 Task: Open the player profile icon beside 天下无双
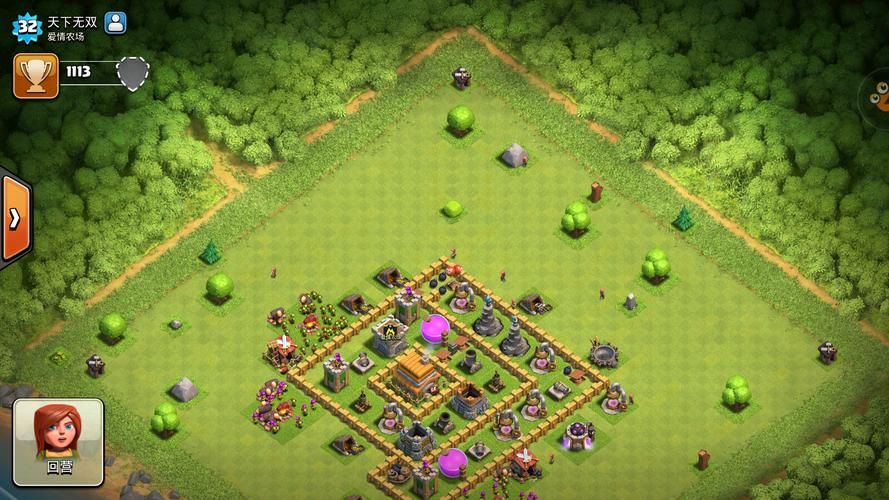click(x=116, y=22)
